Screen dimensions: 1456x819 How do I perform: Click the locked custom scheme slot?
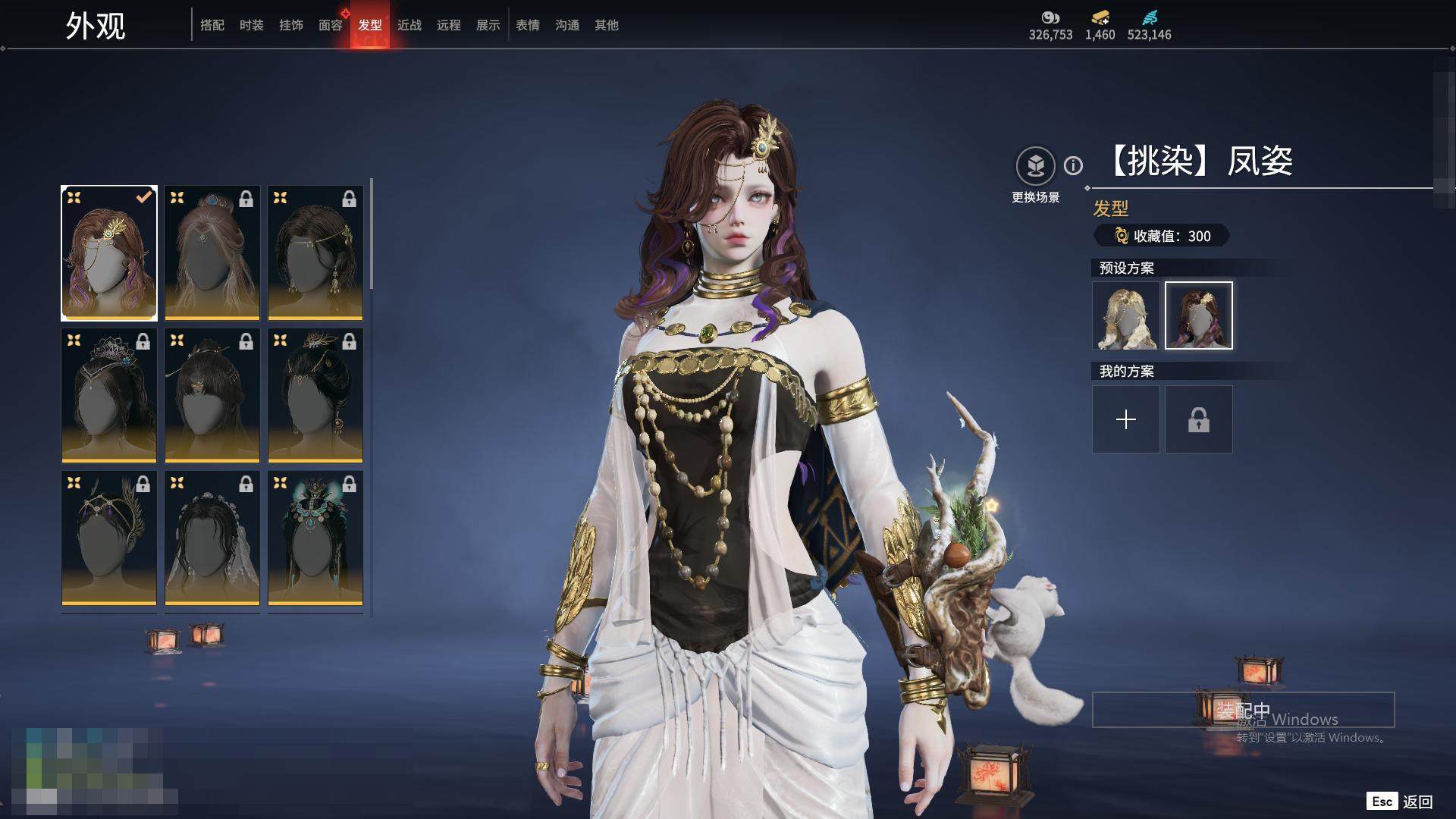point(1198,419)
